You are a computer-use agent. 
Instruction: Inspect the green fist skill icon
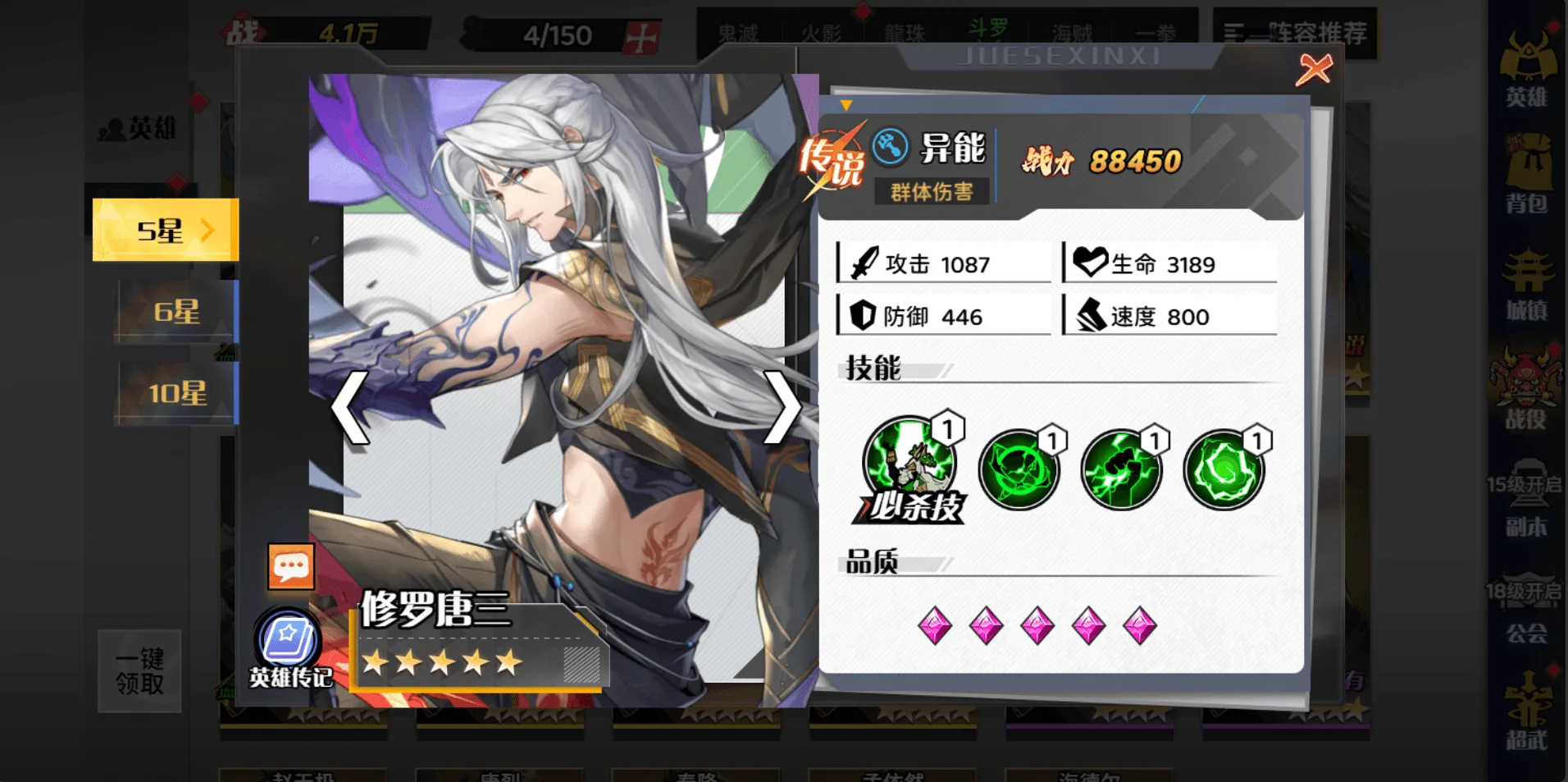coord(1121,470)
